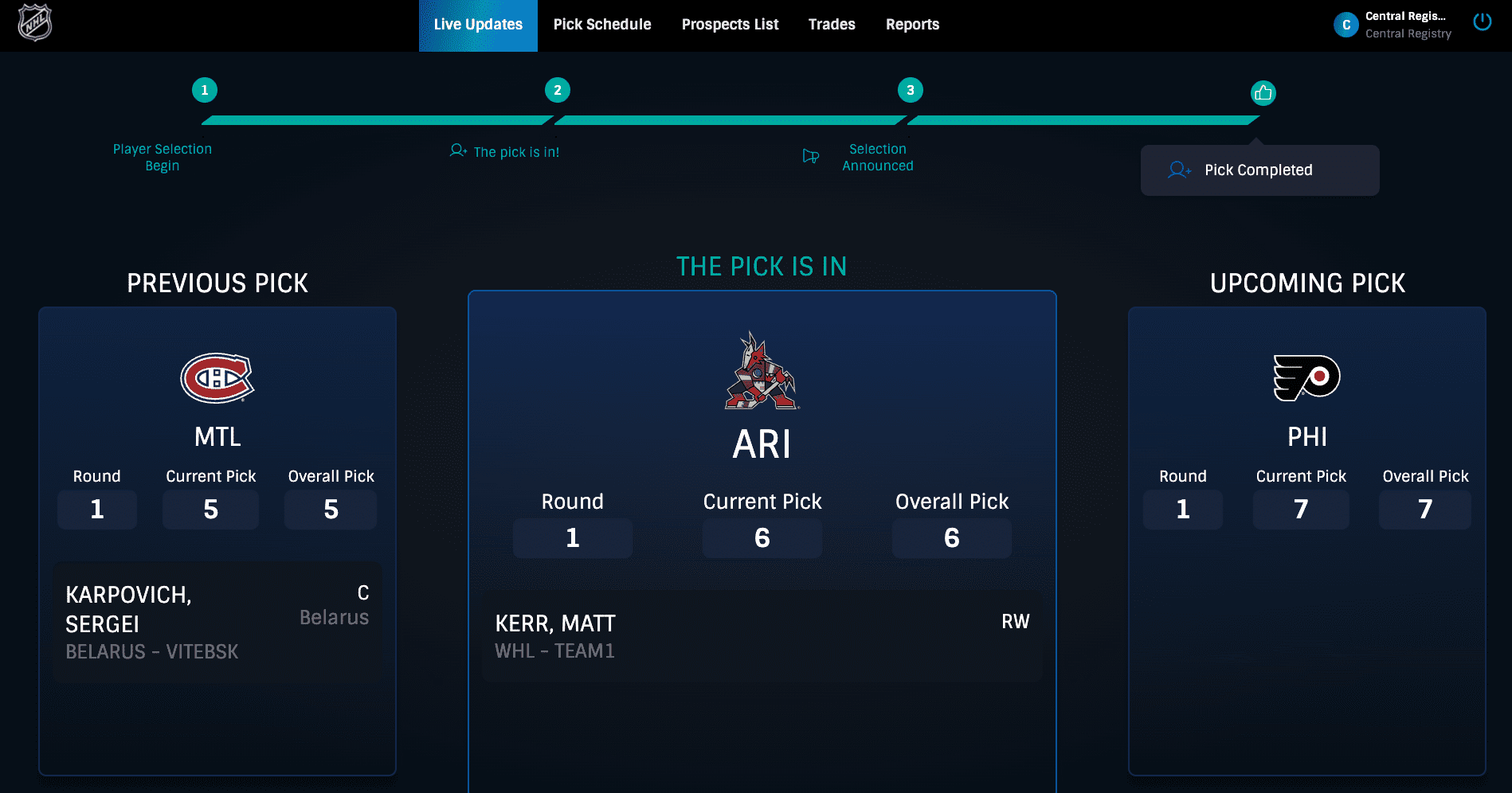Click the power logout icon

pos(1482,22)
